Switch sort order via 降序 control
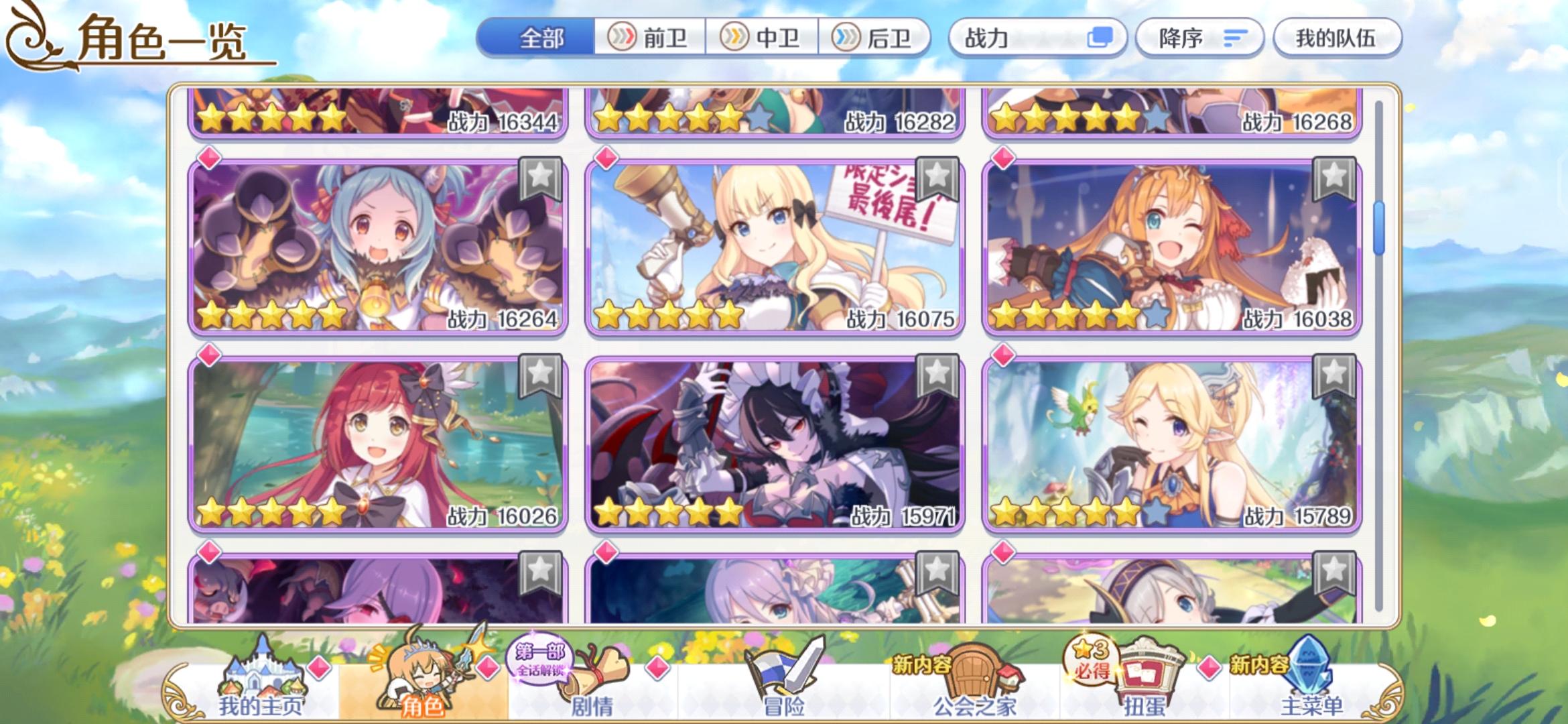 (1199, 38)
